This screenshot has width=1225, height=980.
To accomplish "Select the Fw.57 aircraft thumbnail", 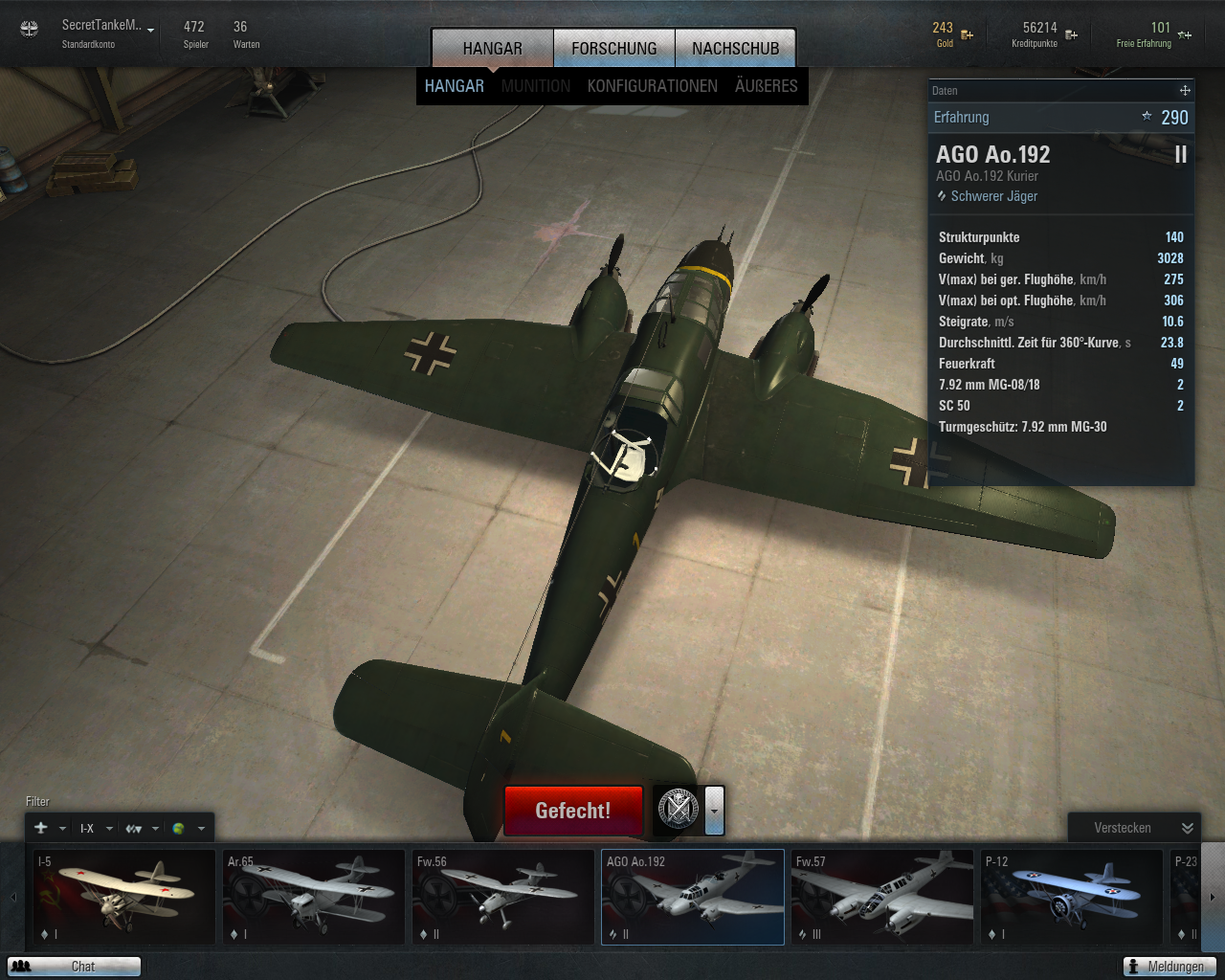I will point(881,897).
